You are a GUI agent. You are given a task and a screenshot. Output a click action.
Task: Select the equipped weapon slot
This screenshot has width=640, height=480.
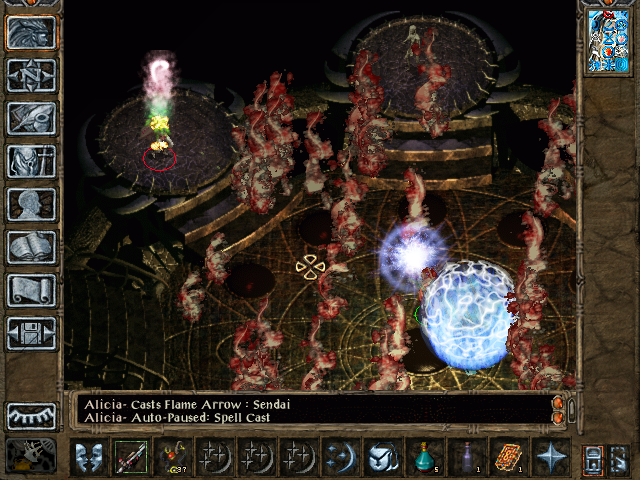pos(130,457)
